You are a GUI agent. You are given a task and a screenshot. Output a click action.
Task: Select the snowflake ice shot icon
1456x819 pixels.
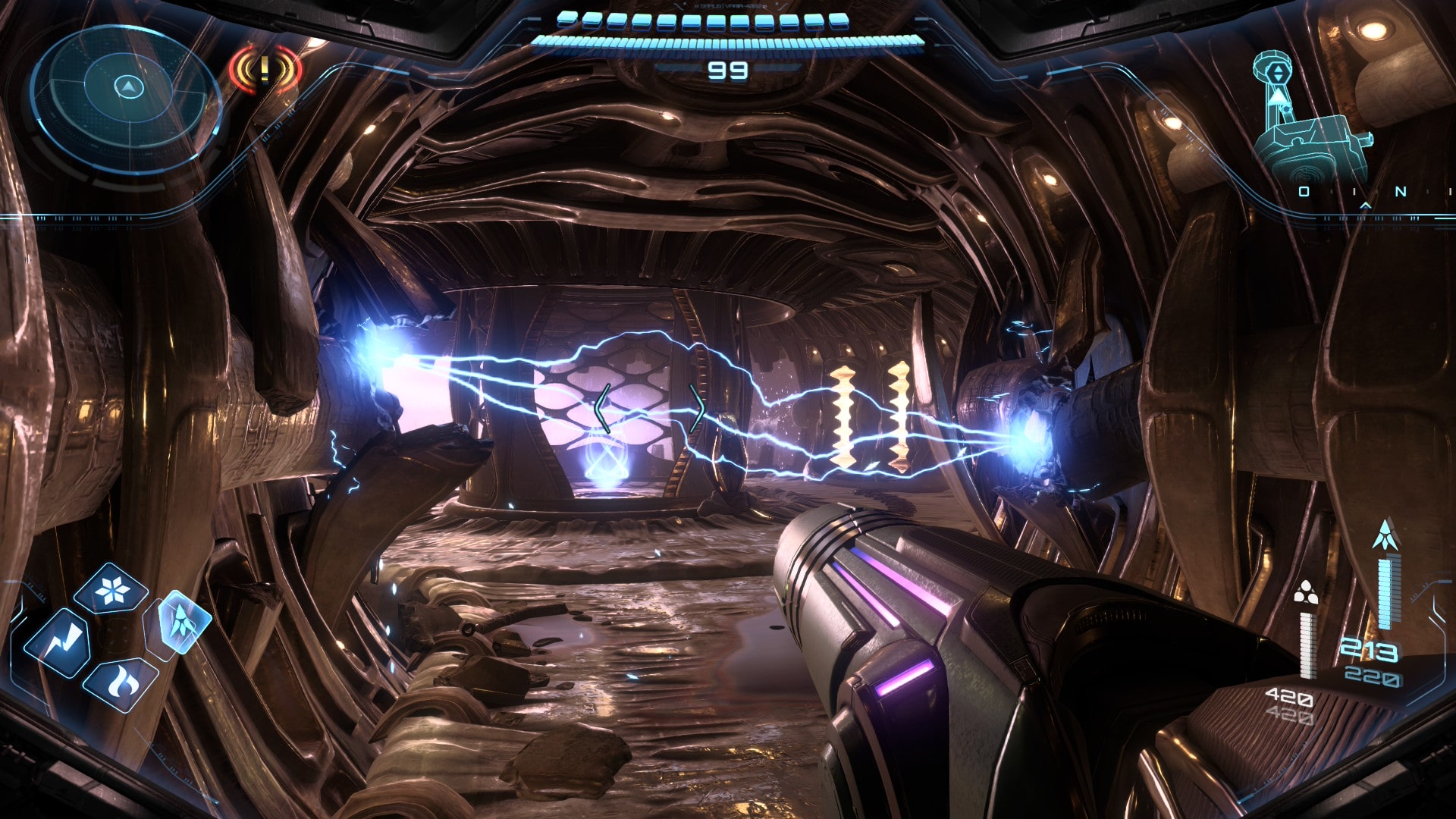(111, 589)
